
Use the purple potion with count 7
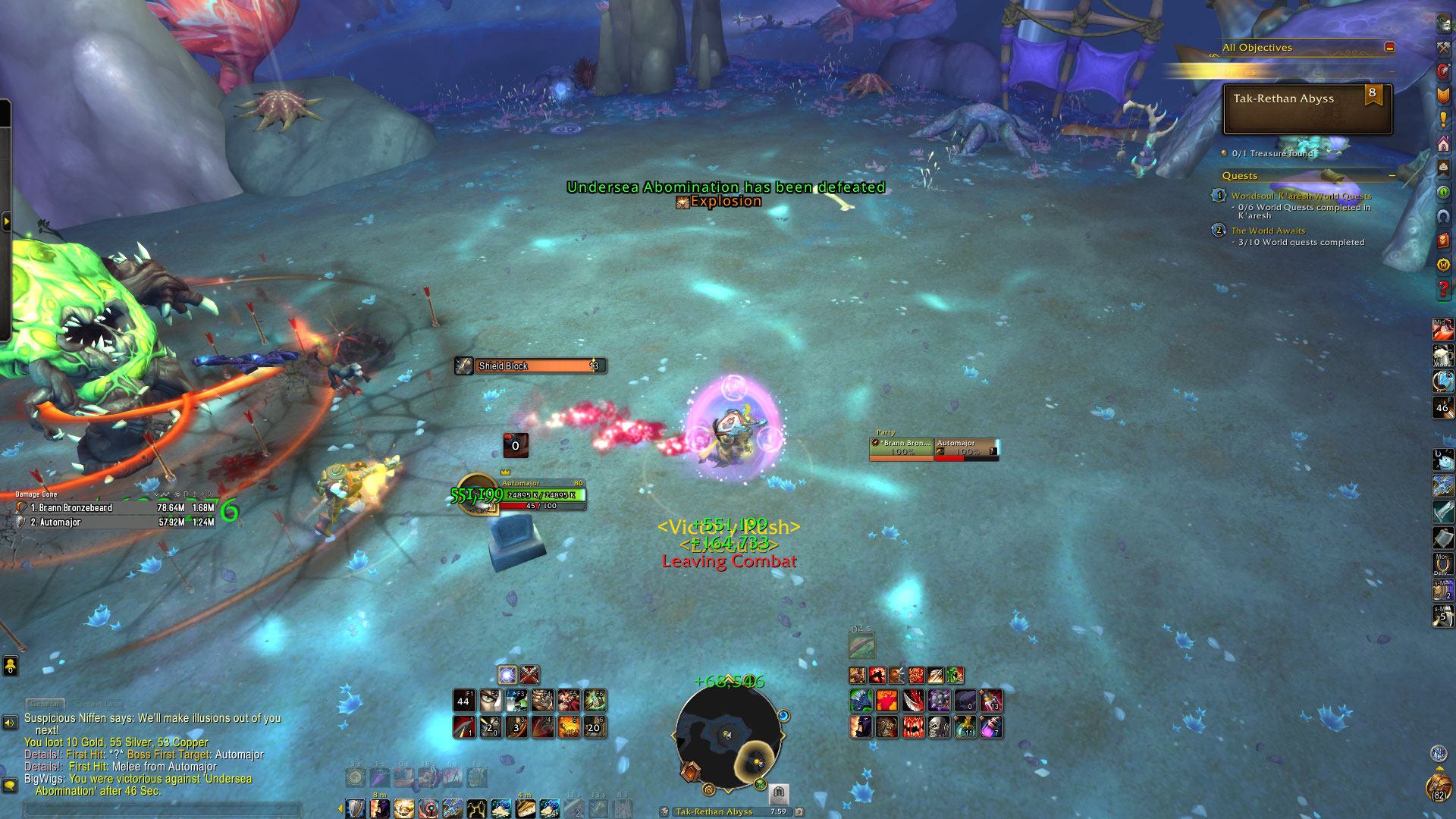tap(990, 727)
